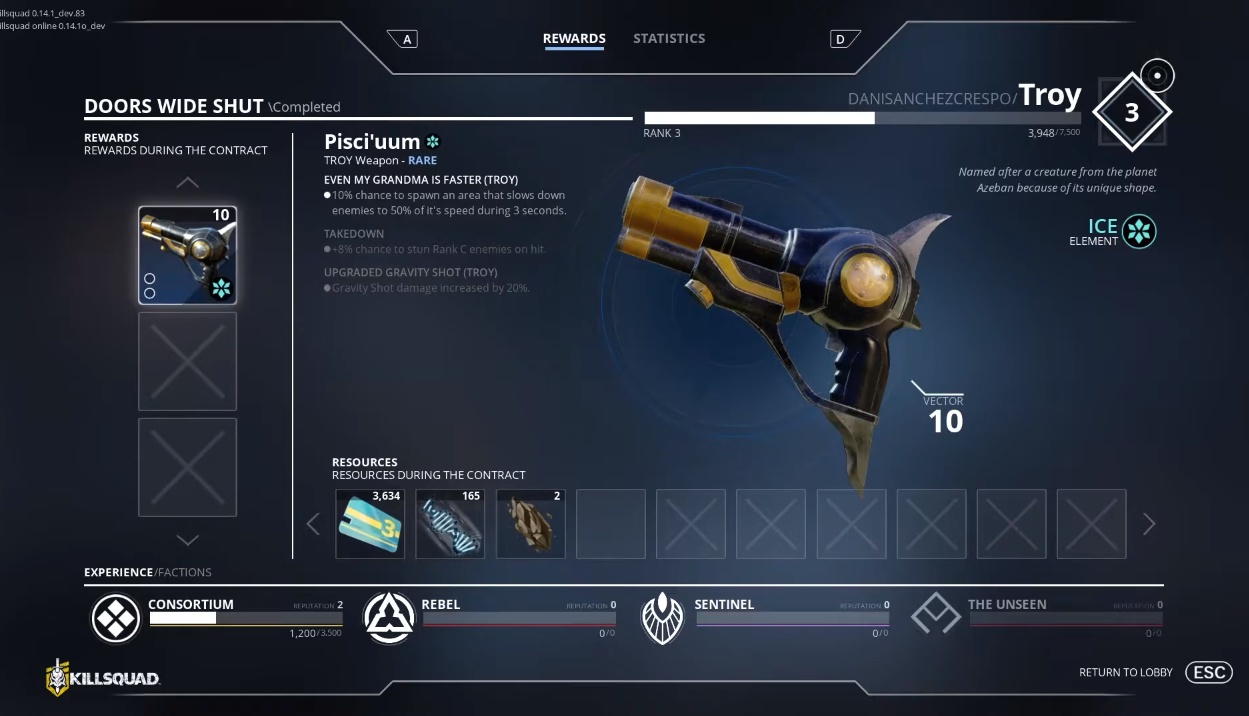Choose the DNA resource with 165
1249x716 pixels.
click(x=450, y=523)
